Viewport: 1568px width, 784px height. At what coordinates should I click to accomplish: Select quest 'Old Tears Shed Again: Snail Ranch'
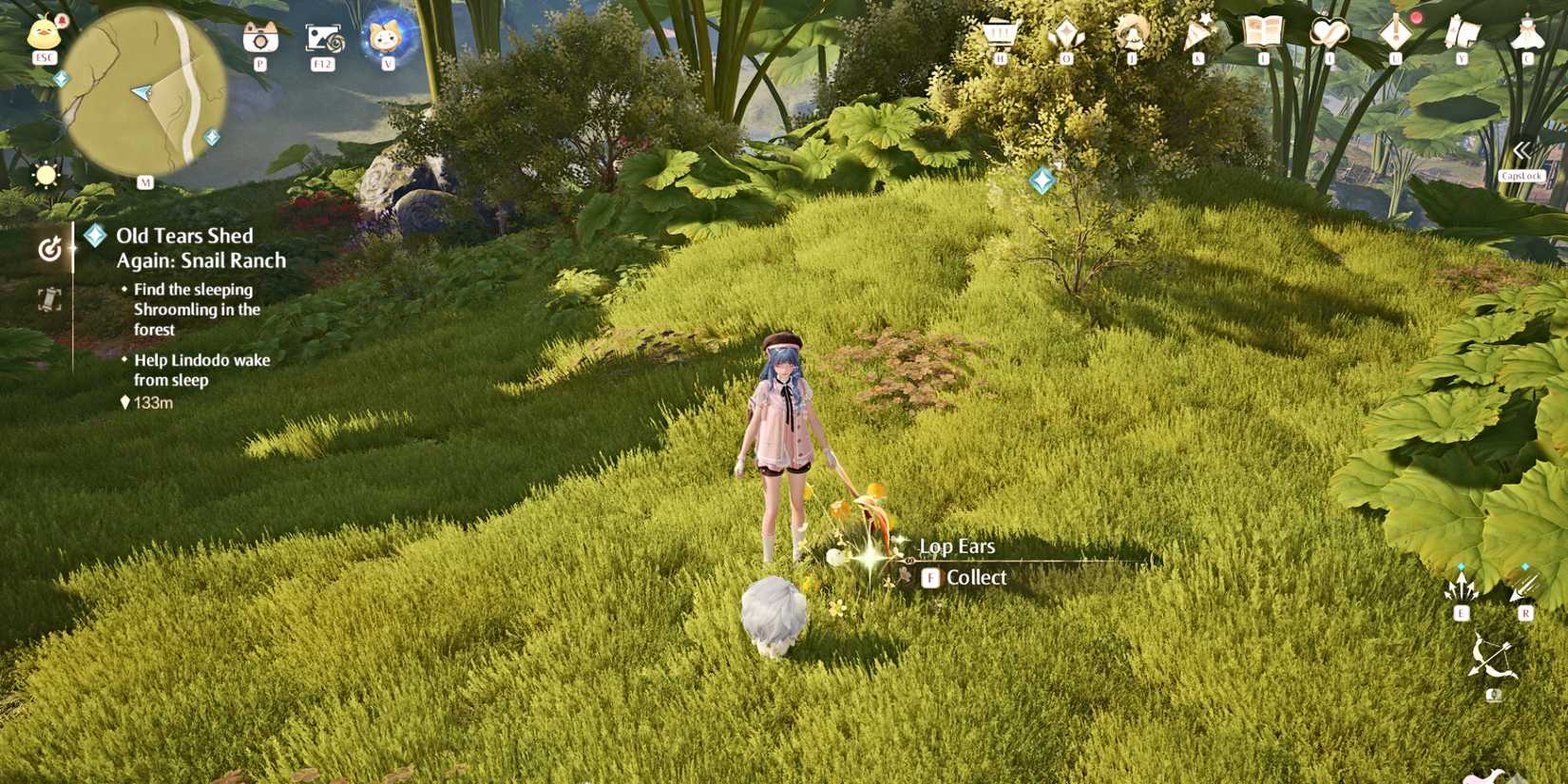[x=201, y=247]
